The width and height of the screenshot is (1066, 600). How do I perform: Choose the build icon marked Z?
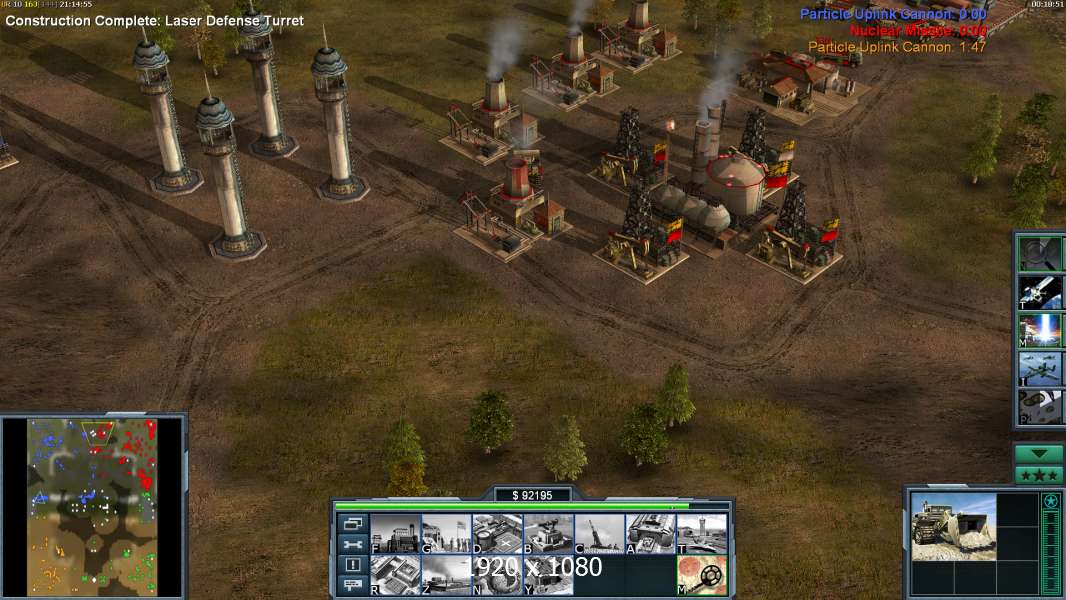(x=446, y=575)
